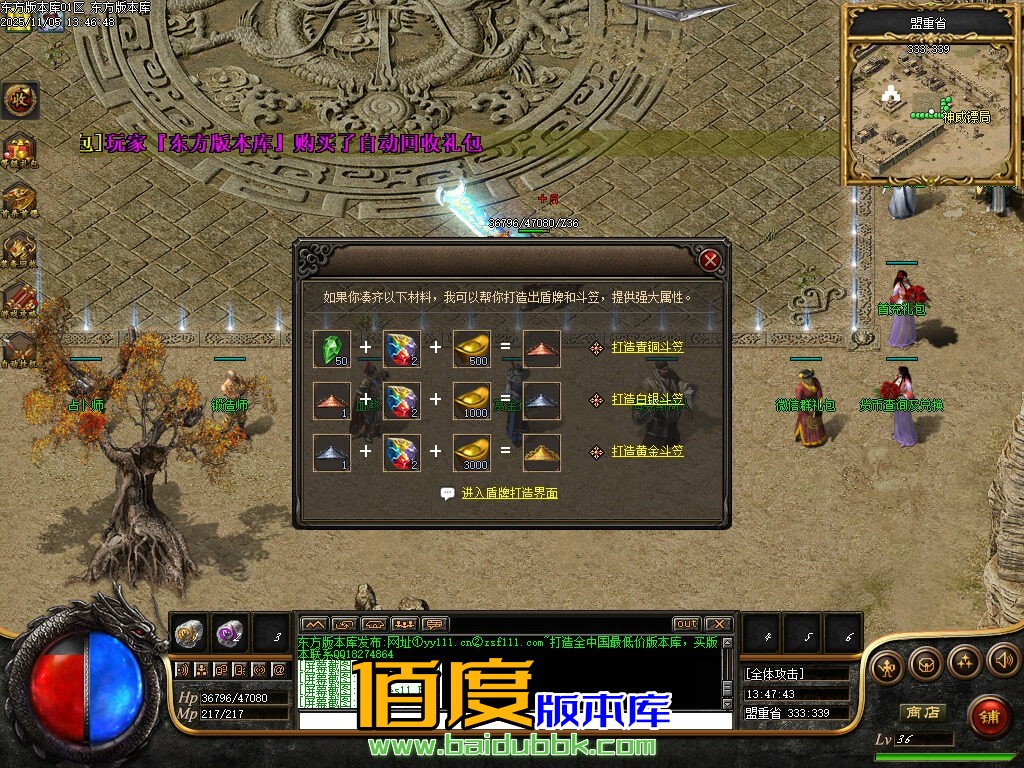Open the 商店 shop button
This screenshot has height=768, width=1024.
tap(922, 712)
